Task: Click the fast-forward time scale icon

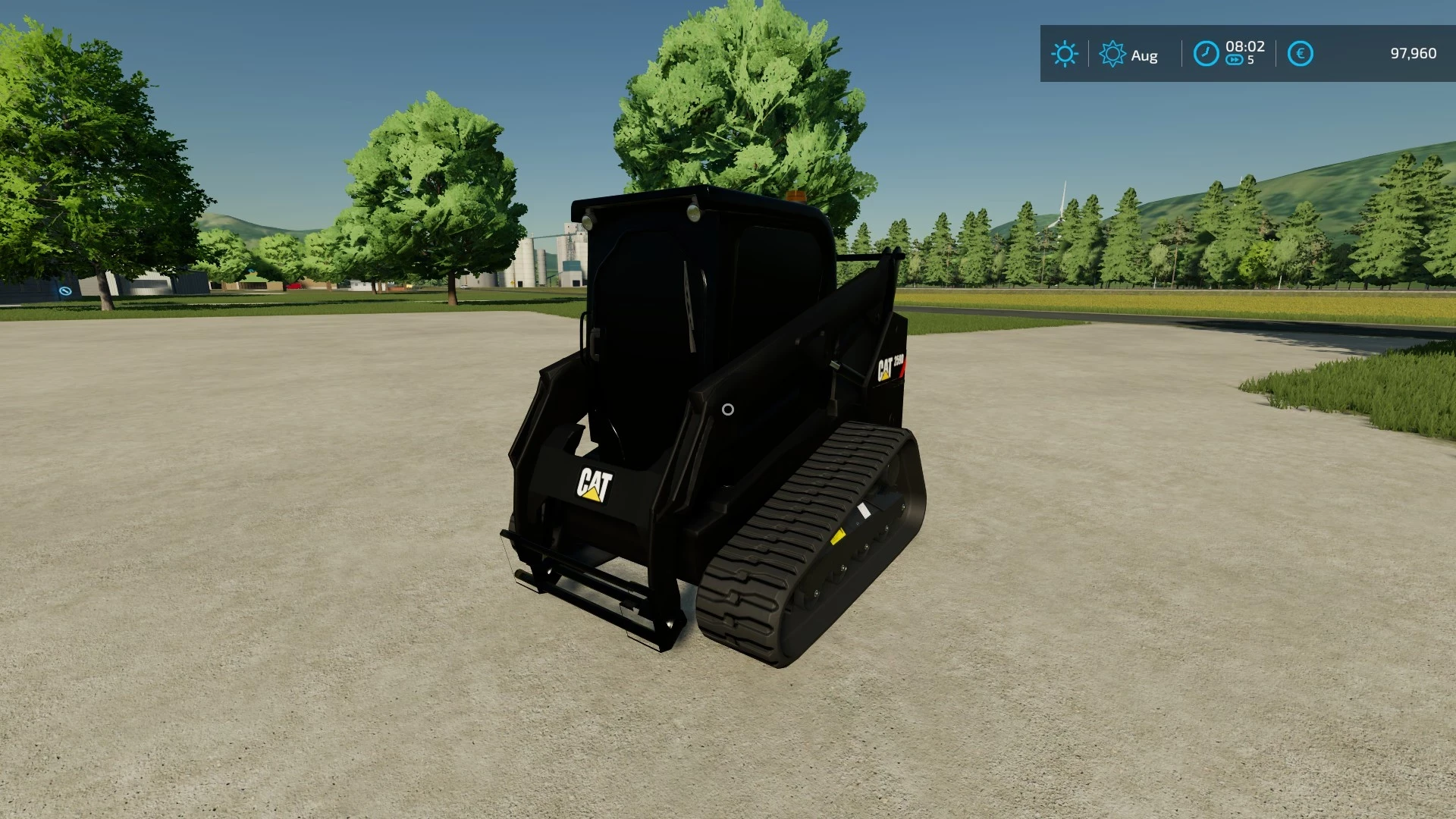Action: [1233, 59]
